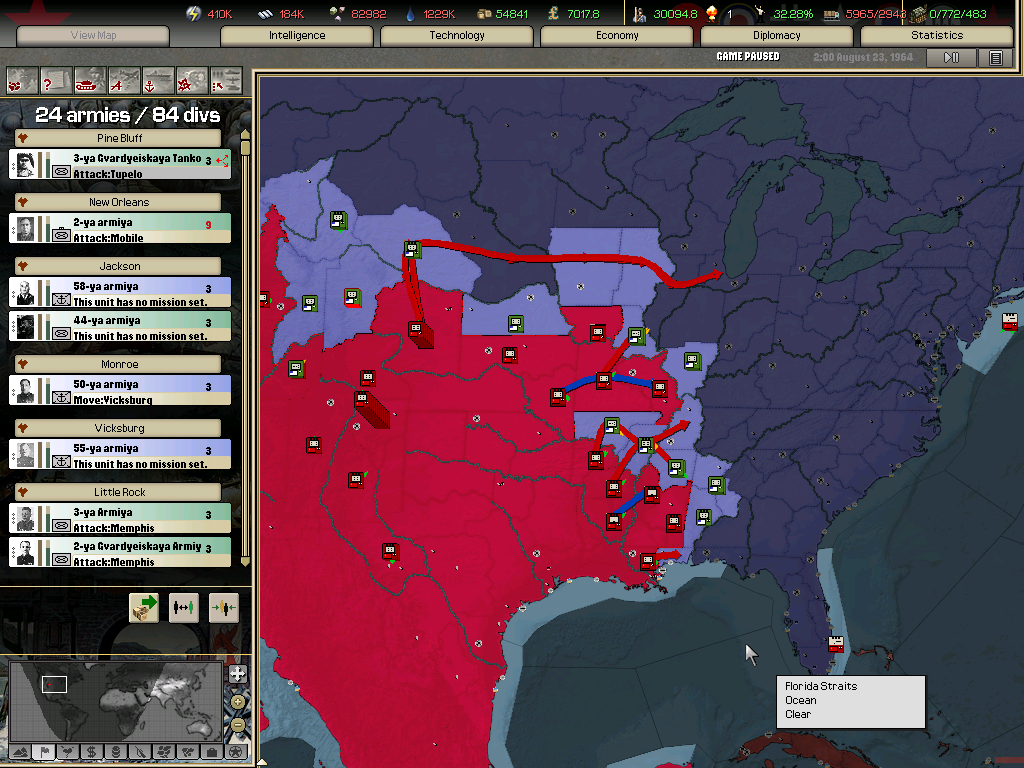Open the Economy screen
The height and width of the screenshot is (768, 1024).
[617, 36]
